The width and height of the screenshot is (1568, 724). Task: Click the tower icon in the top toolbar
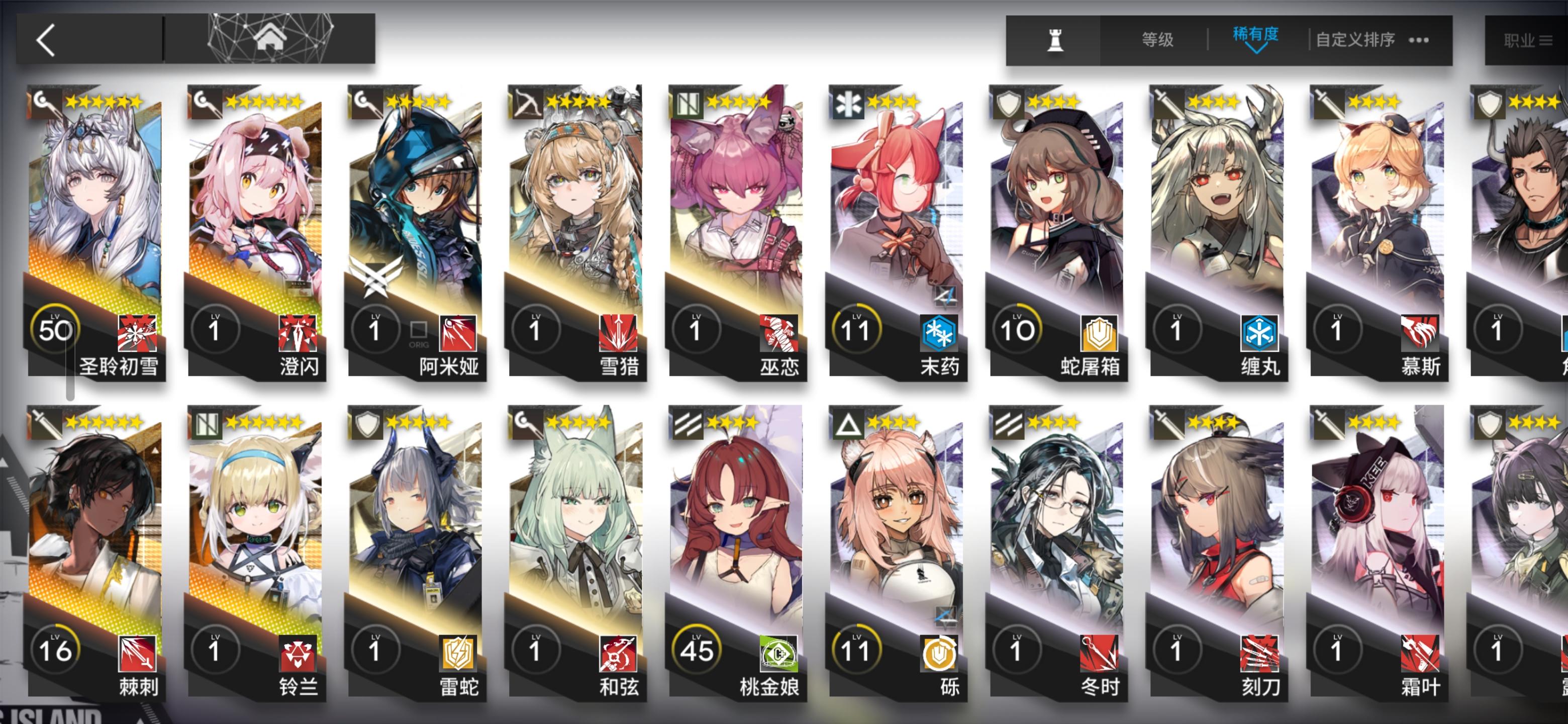click(1056, 39)
